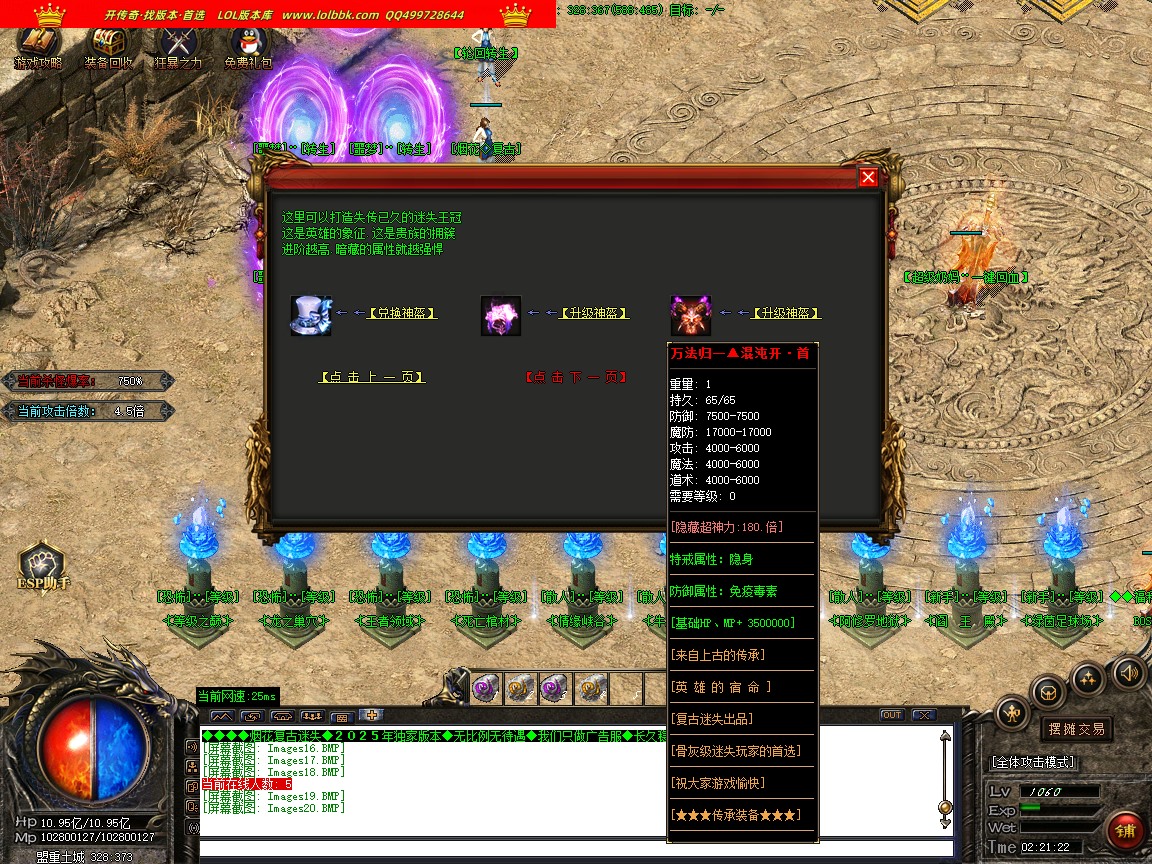
Task: Select the white top hat helmet icon
Action: (310, 315)
